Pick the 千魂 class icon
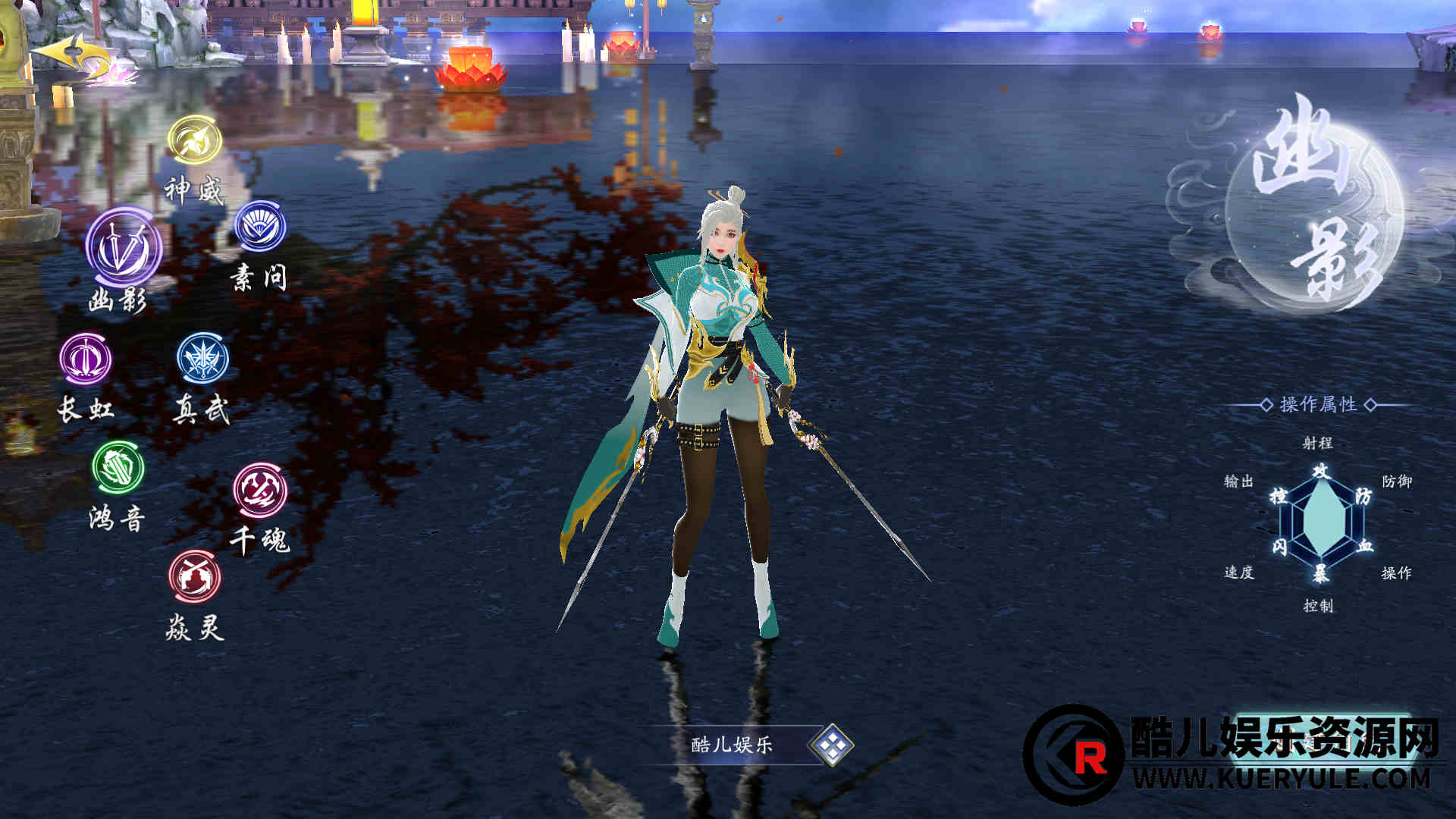This screenshot has height=819, width=1456. click(x=260, y=490)
